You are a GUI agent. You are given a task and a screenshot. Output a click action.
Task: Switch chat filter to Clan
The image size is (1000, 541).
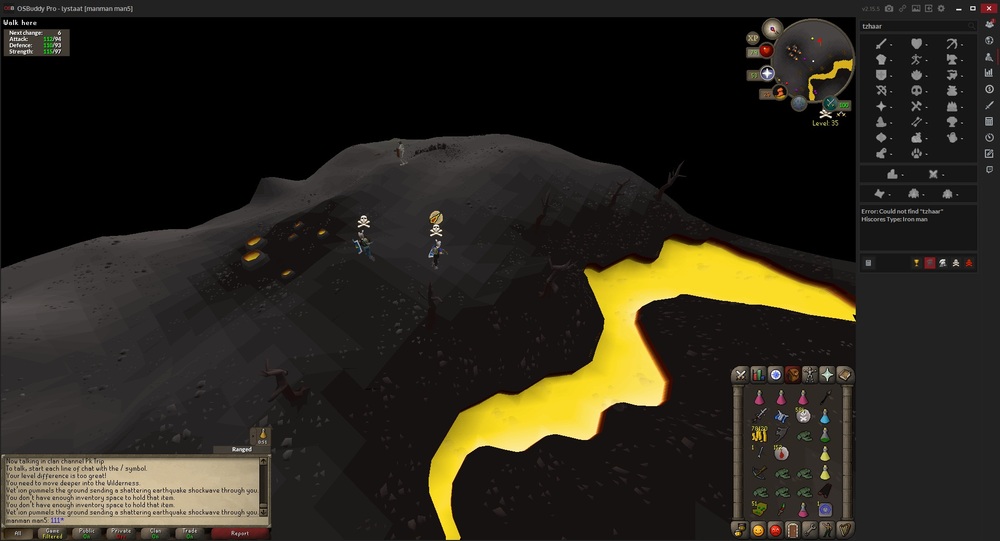click(153, 534)
